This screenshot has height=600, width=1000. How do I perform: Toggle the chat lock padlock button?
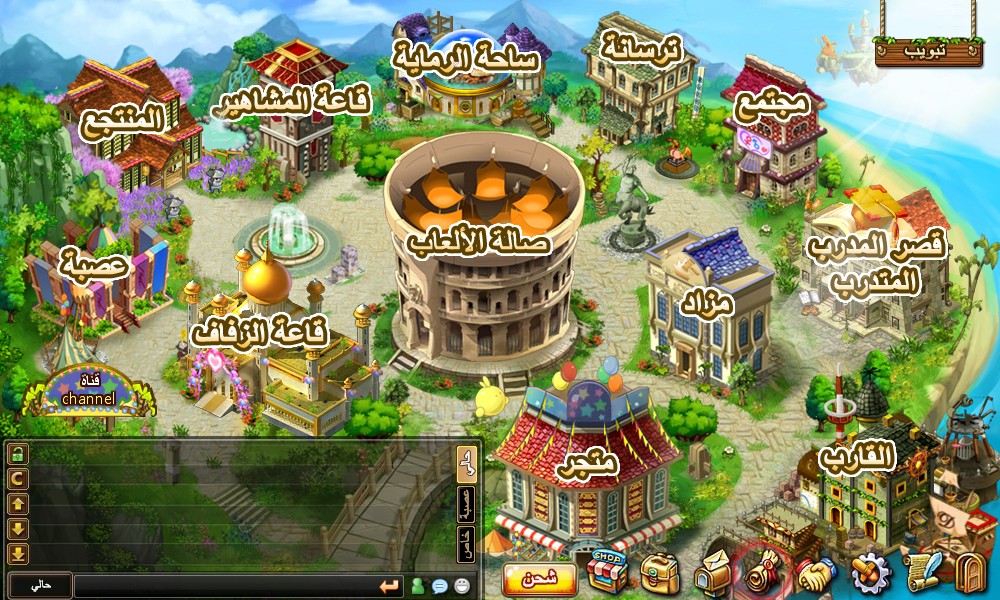[x=18, y=455]
